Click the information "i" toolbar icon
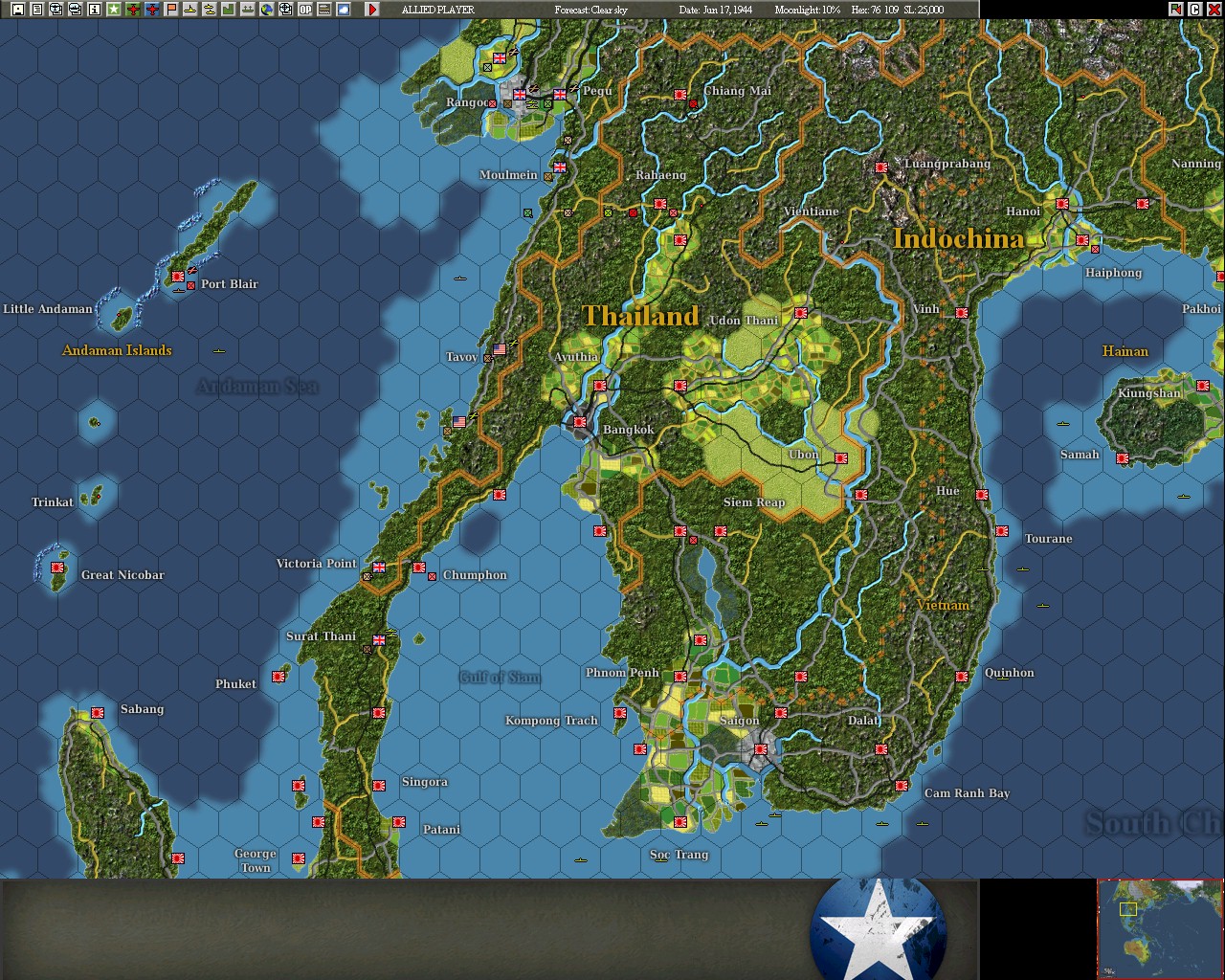Screen dimensions: 1225x980 (x=94, y=9)
